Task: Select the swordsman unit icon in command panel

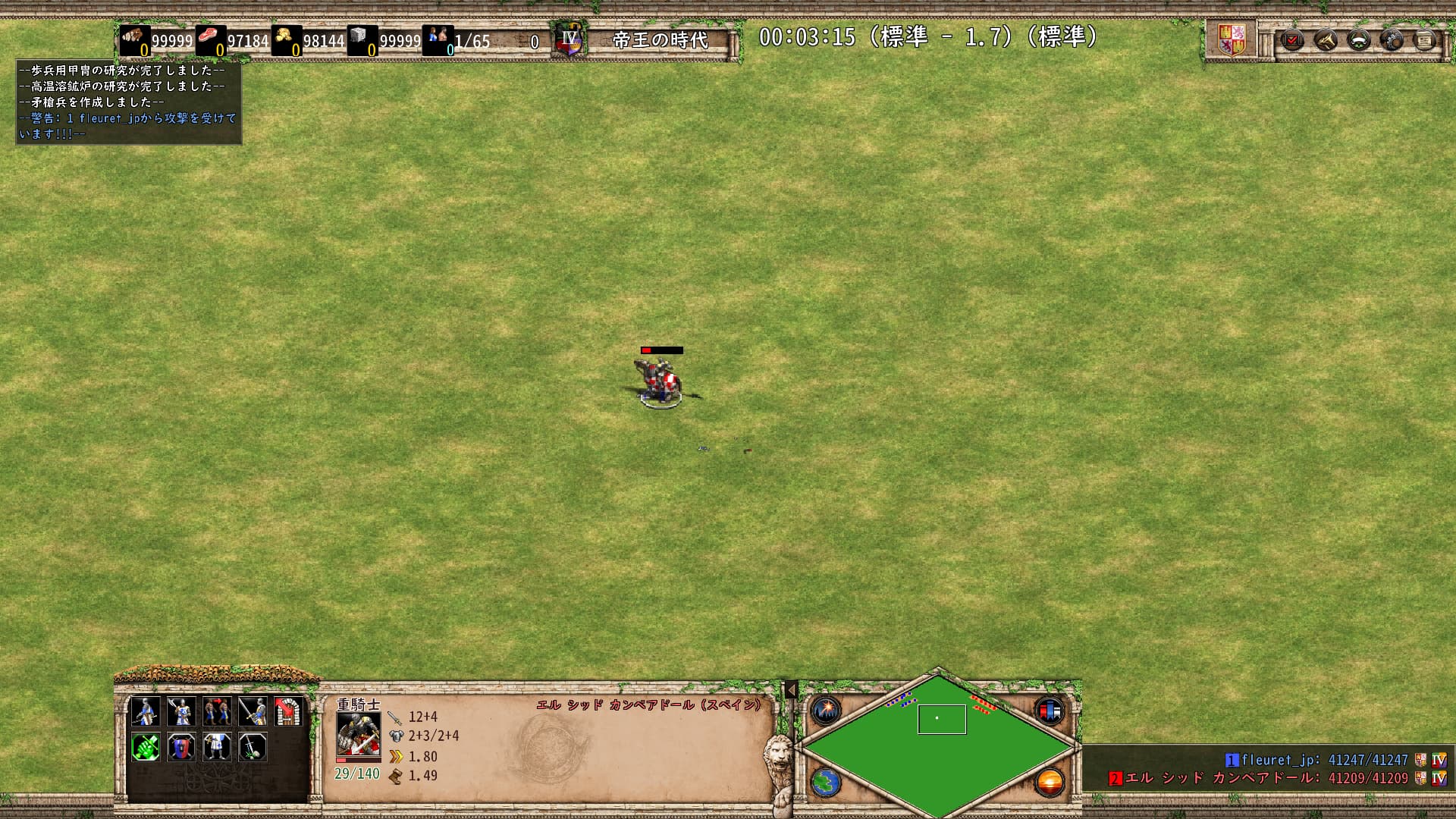Action: [146, 711]
